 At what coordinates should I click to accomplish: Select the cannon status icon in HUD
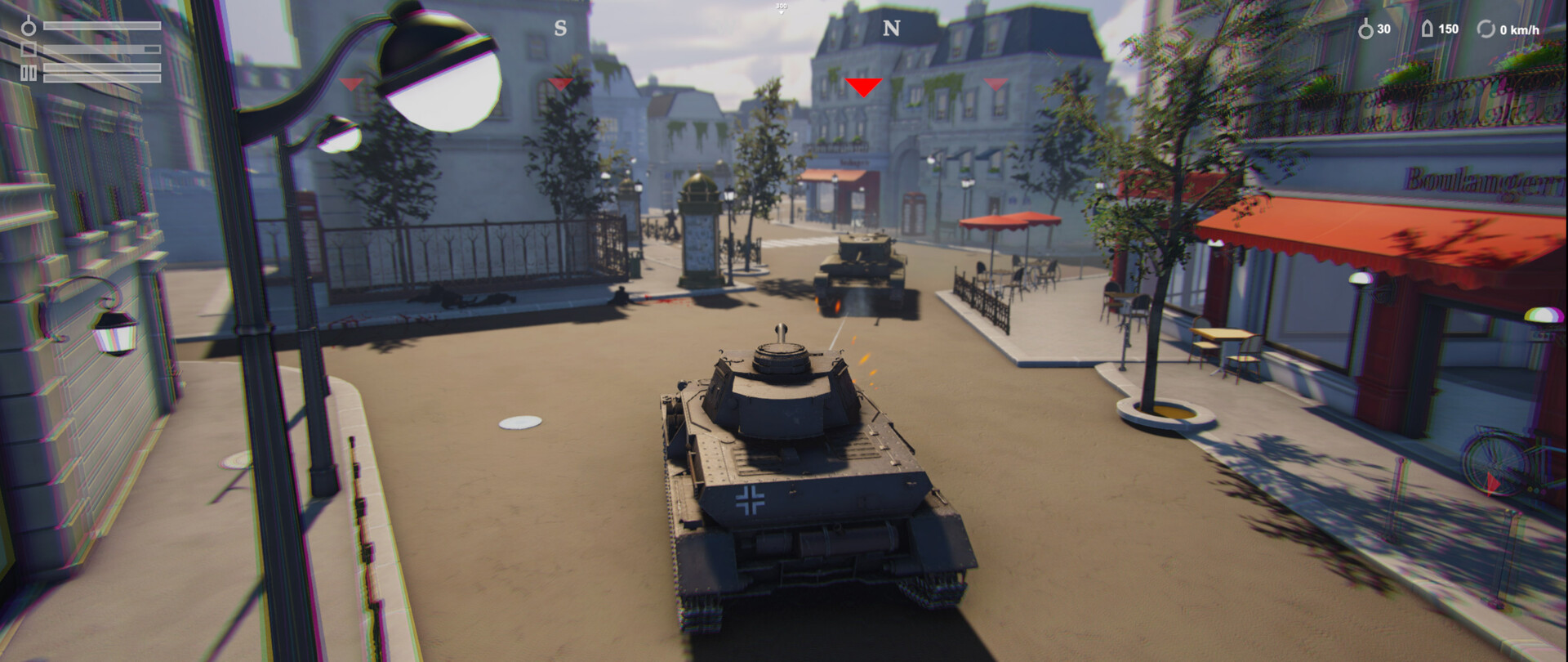[29, 26]
